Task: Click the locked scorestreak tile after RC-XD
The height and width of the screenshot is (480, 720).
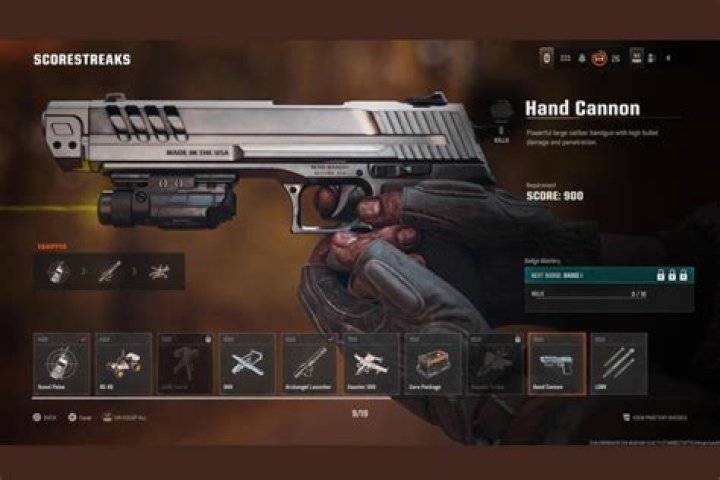Action: tap(185, 363)
